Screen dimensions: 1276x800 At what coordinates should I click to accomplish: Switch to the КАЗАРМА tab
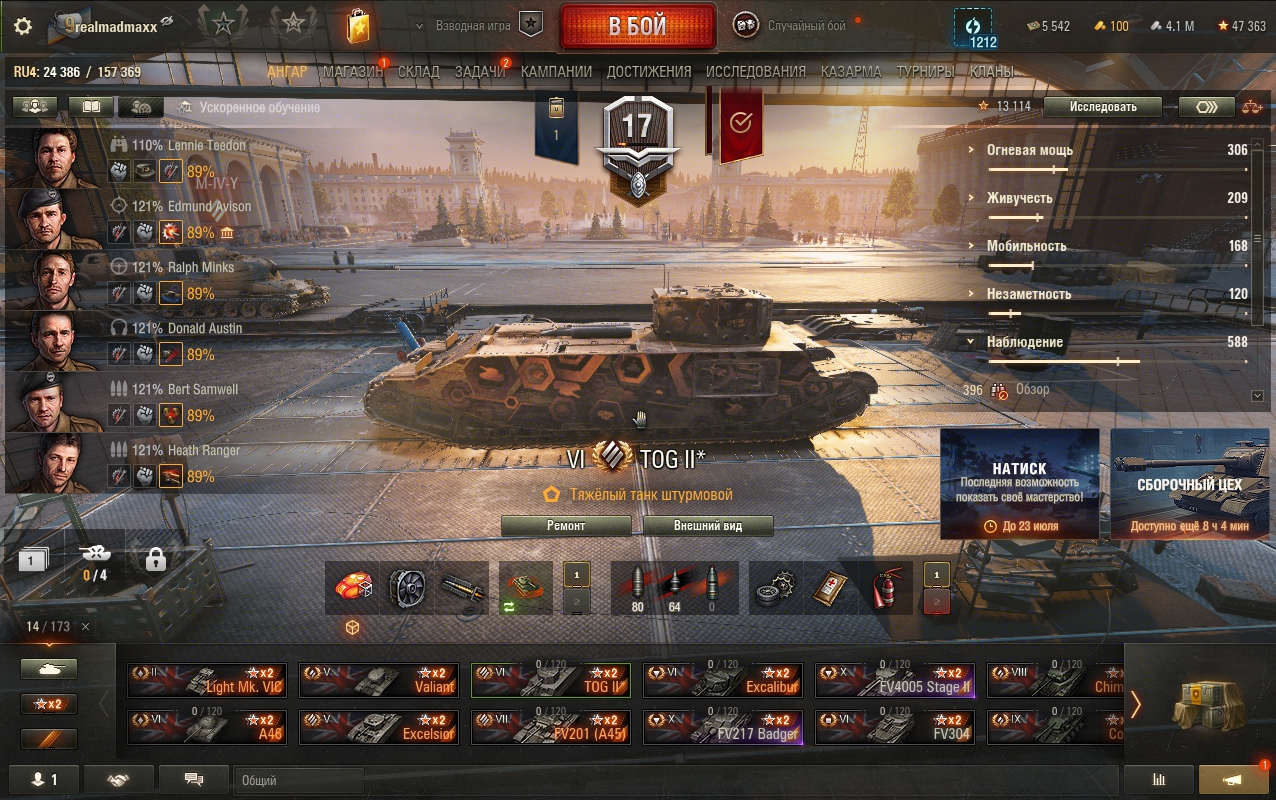(851, 72)
